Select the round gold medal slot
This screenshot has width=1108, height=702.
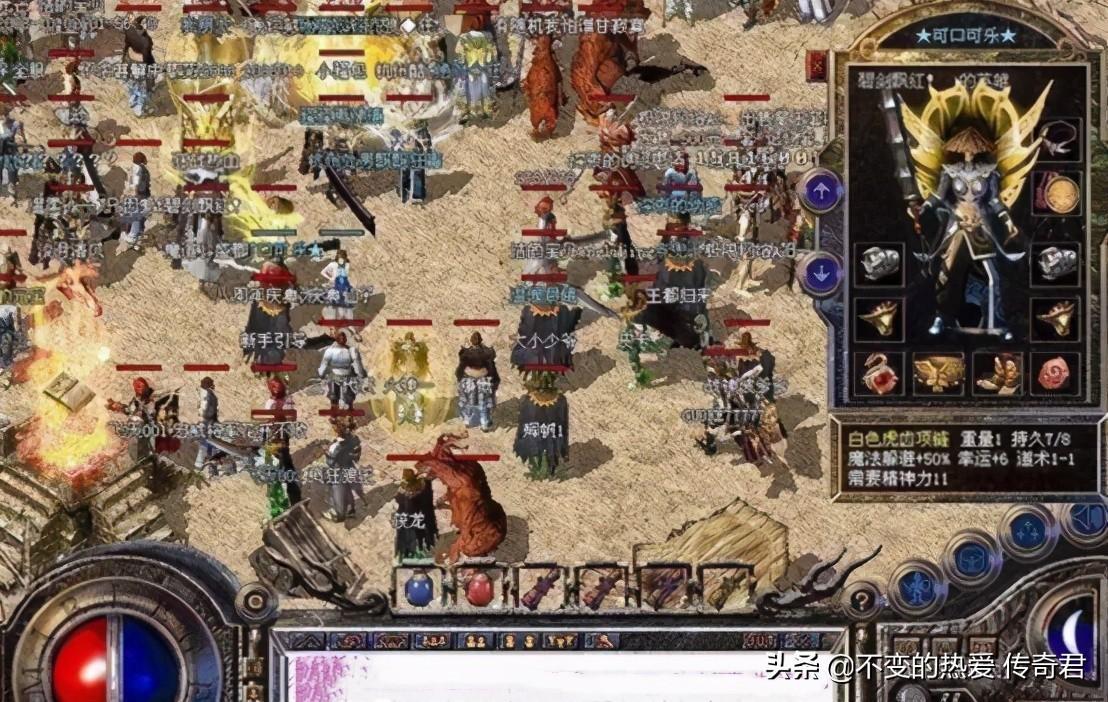pyautogui.click(x=1056, y=193)
